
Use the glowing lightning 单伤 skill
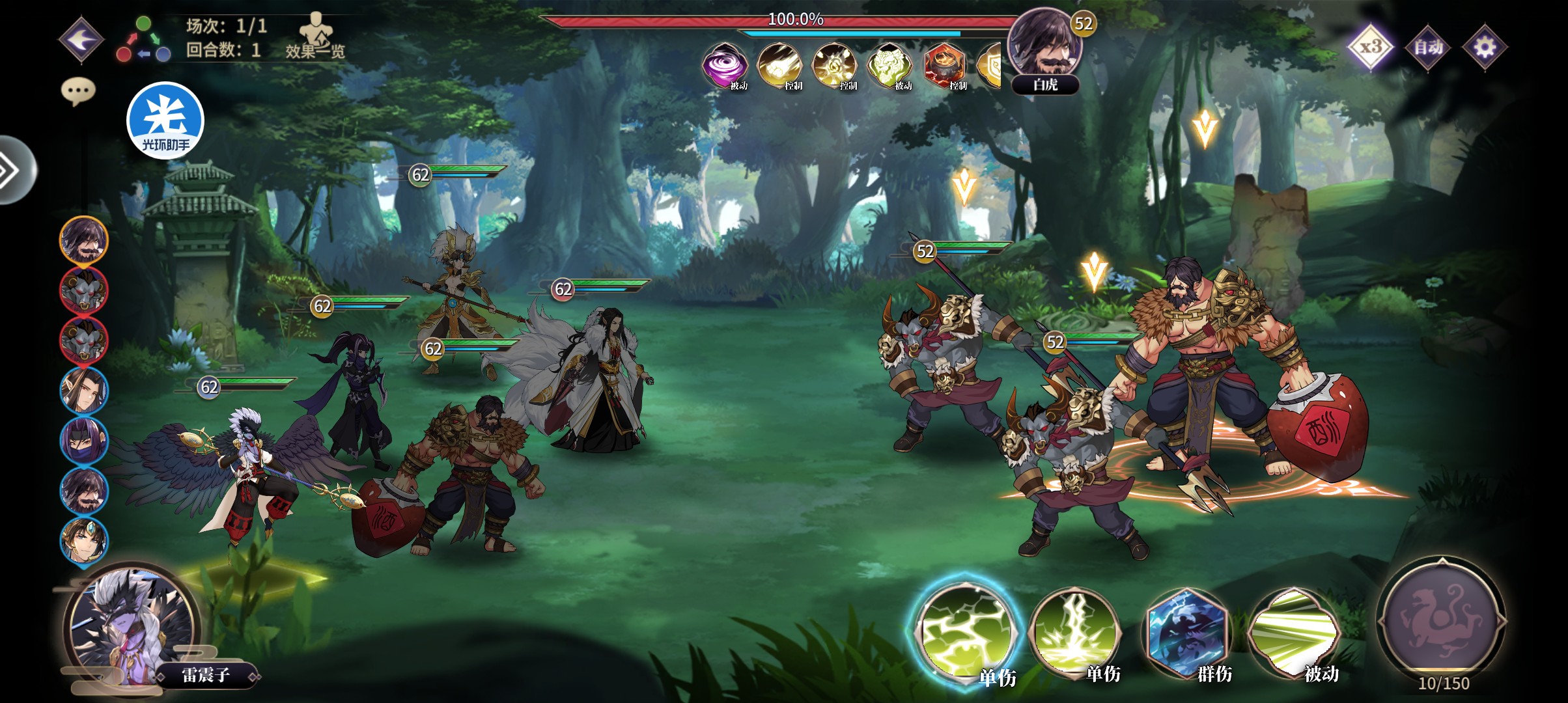click(965, 630)
